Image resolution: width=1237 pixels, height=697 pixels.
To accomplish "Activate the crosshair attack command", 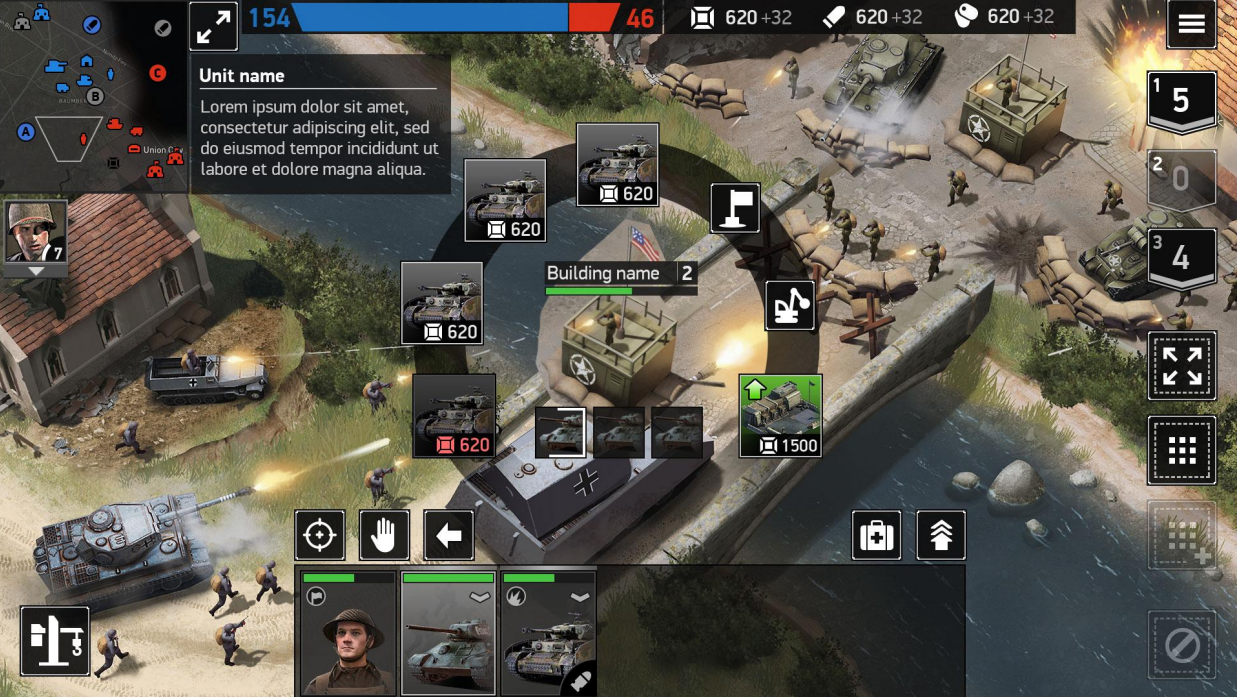I will [x=320, y=535].
